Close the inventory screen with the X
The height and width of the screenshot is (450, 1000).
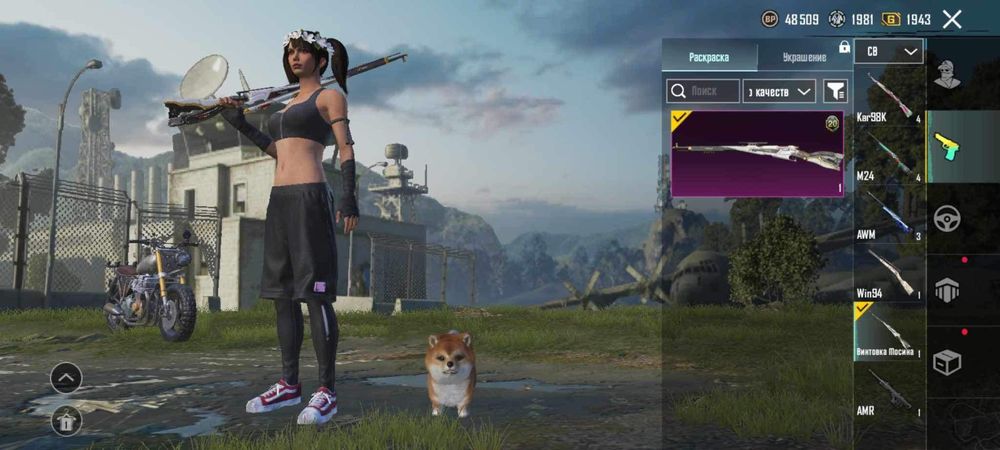pyautogui.click(x=952, y=19)
